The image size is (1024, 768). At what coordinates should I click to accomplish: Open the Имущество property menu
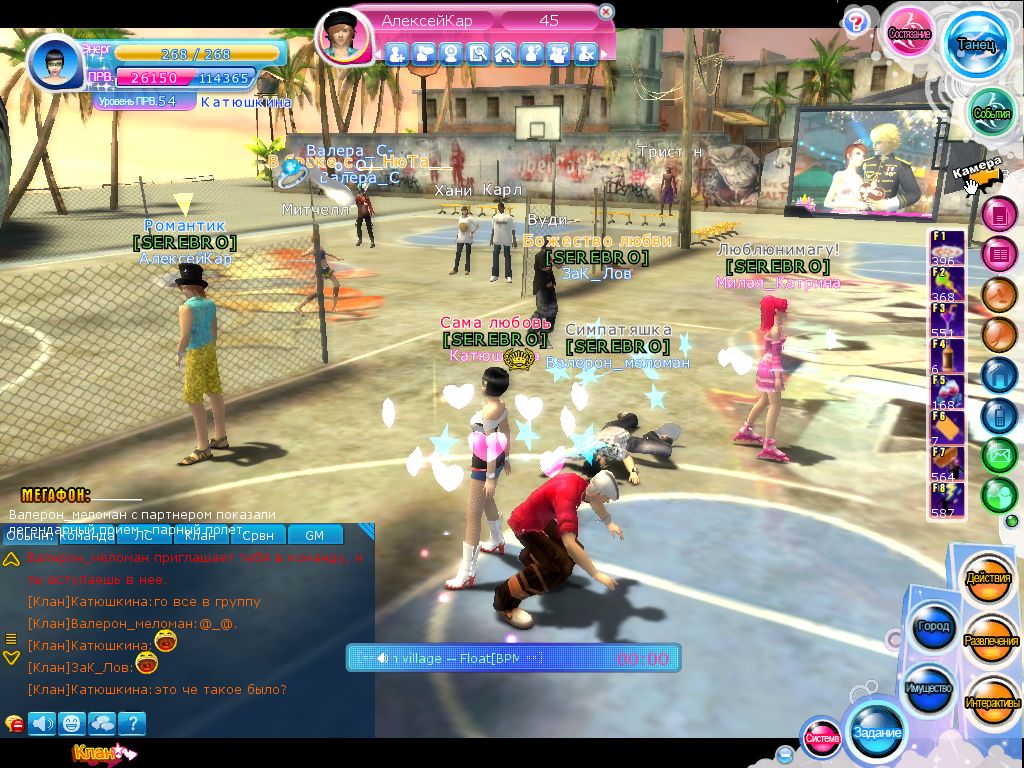coord(930,688)
